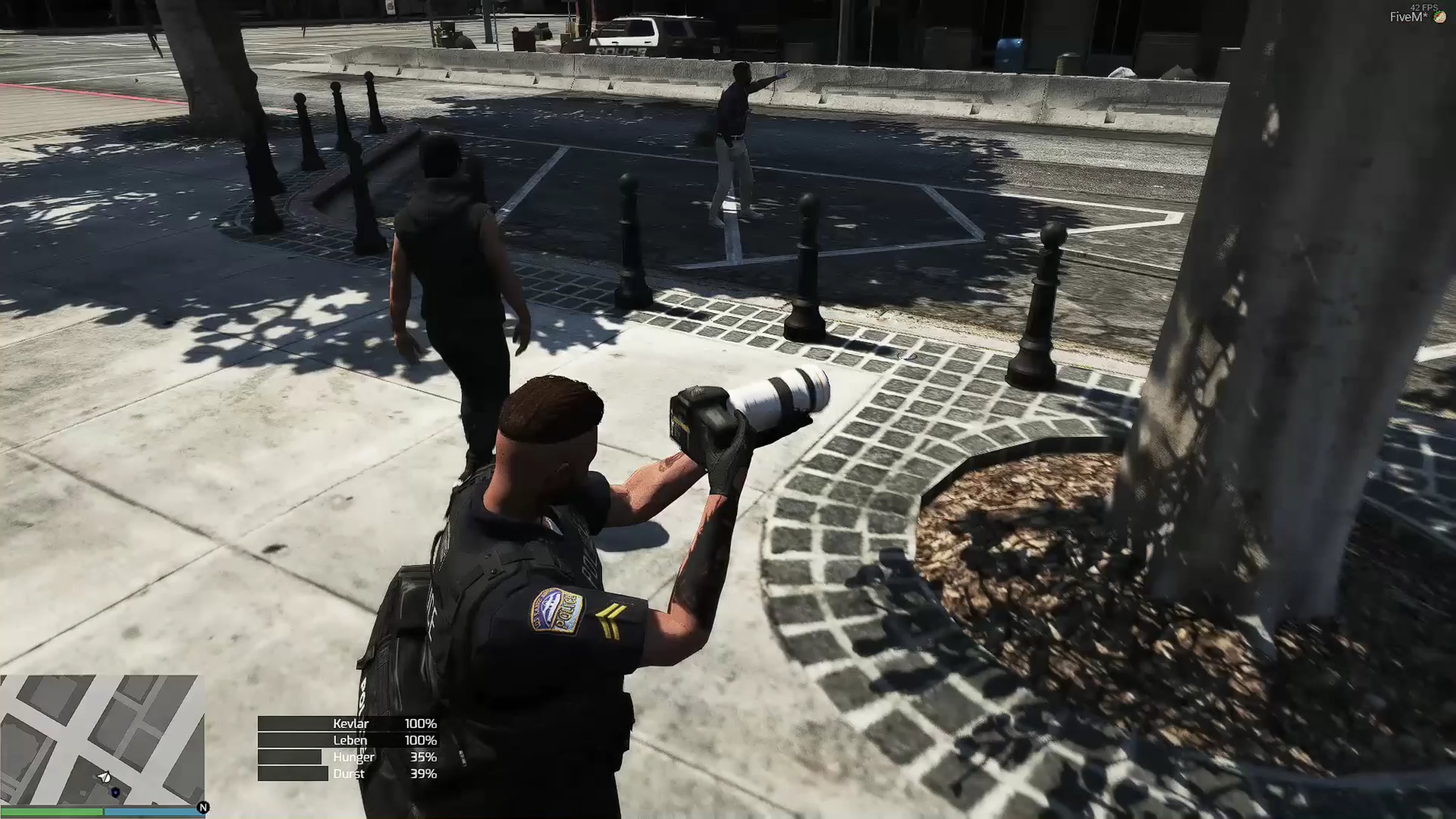This screenshot has width=1456, height=819.
Task: Select the north compass marker on minimap
Action: 203,807
